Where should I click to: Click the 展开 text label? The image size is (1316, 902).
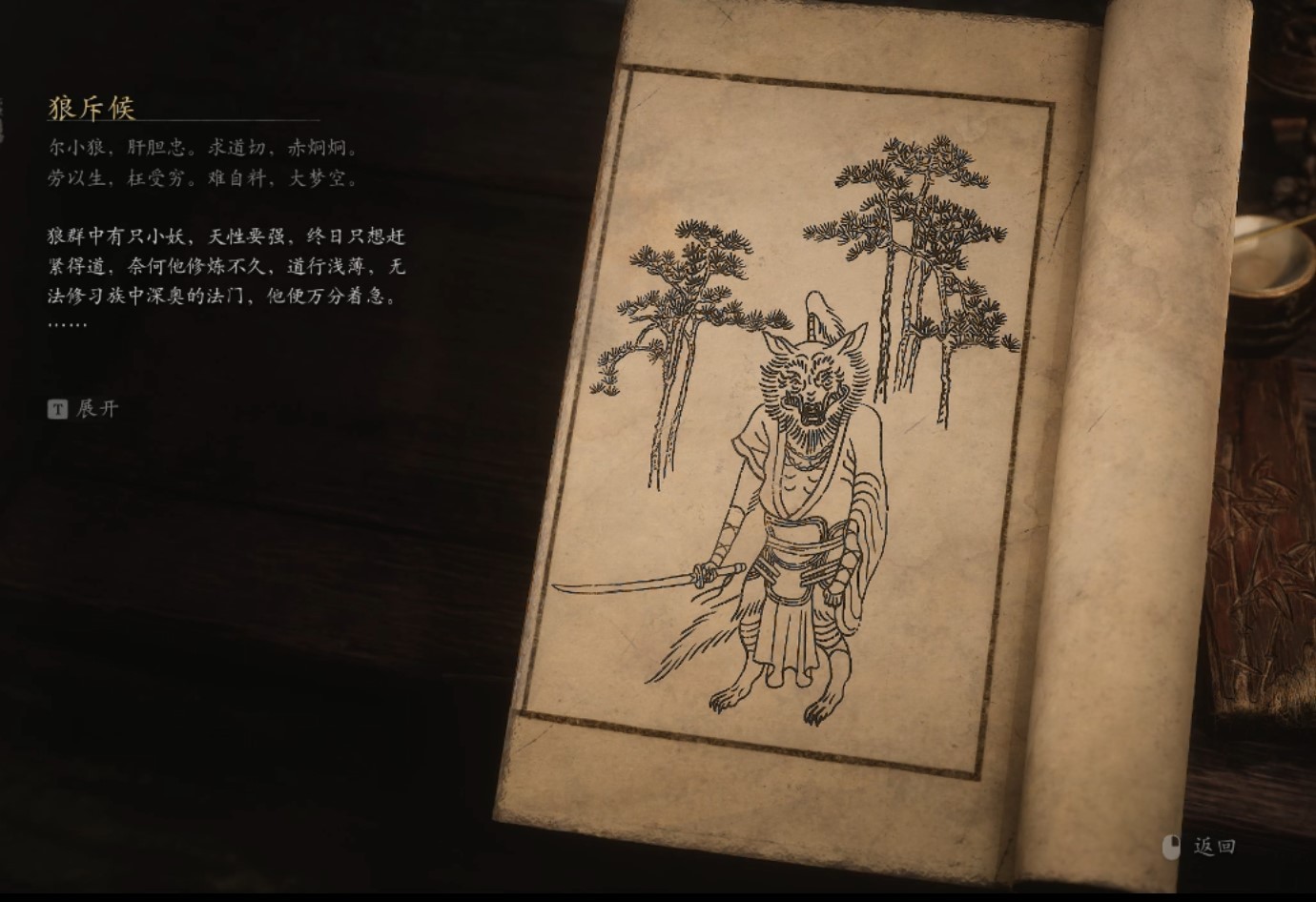97,410
